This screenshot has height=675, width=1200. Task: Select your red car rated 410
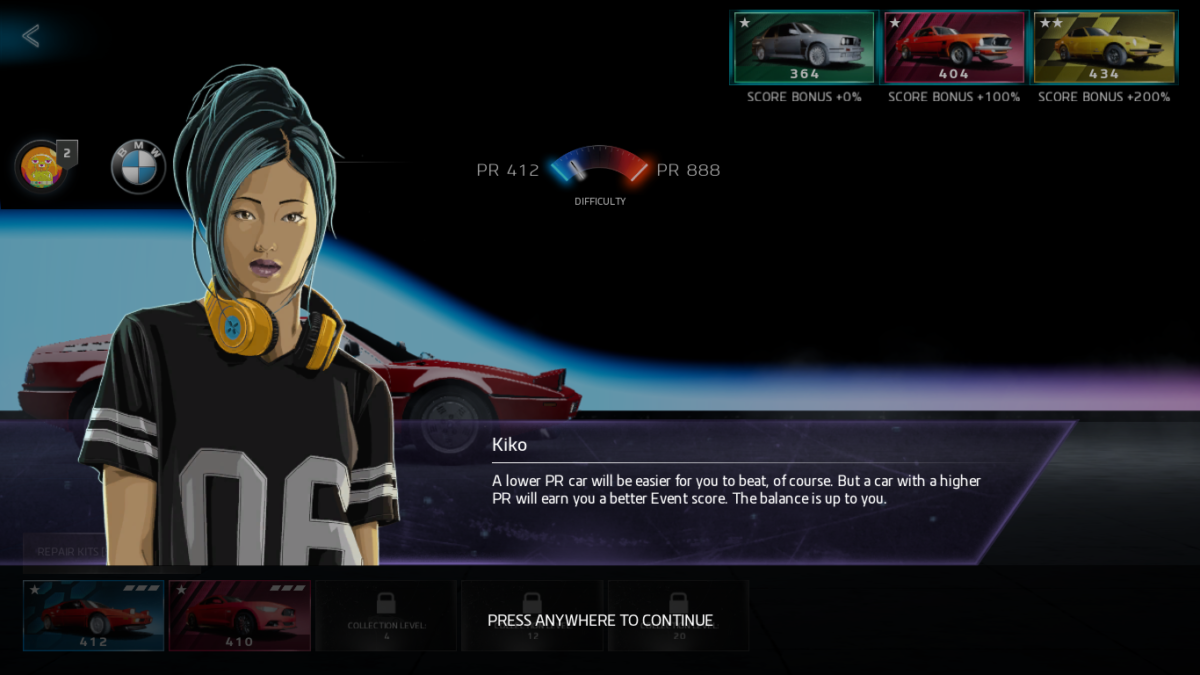pos(240,615)
